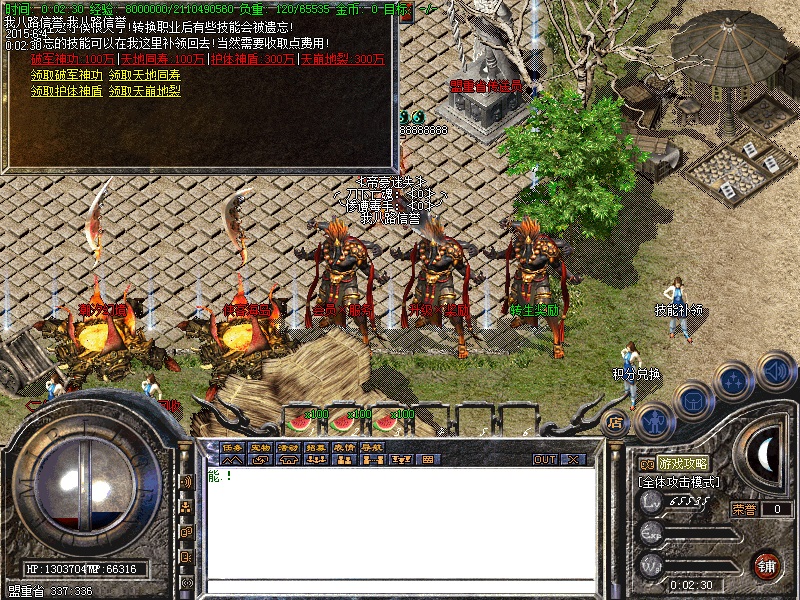Viewport: 800px width, 600px height.
Task: Pick the 领取天崩地裂 dialogue link
Action: [144, 91]
